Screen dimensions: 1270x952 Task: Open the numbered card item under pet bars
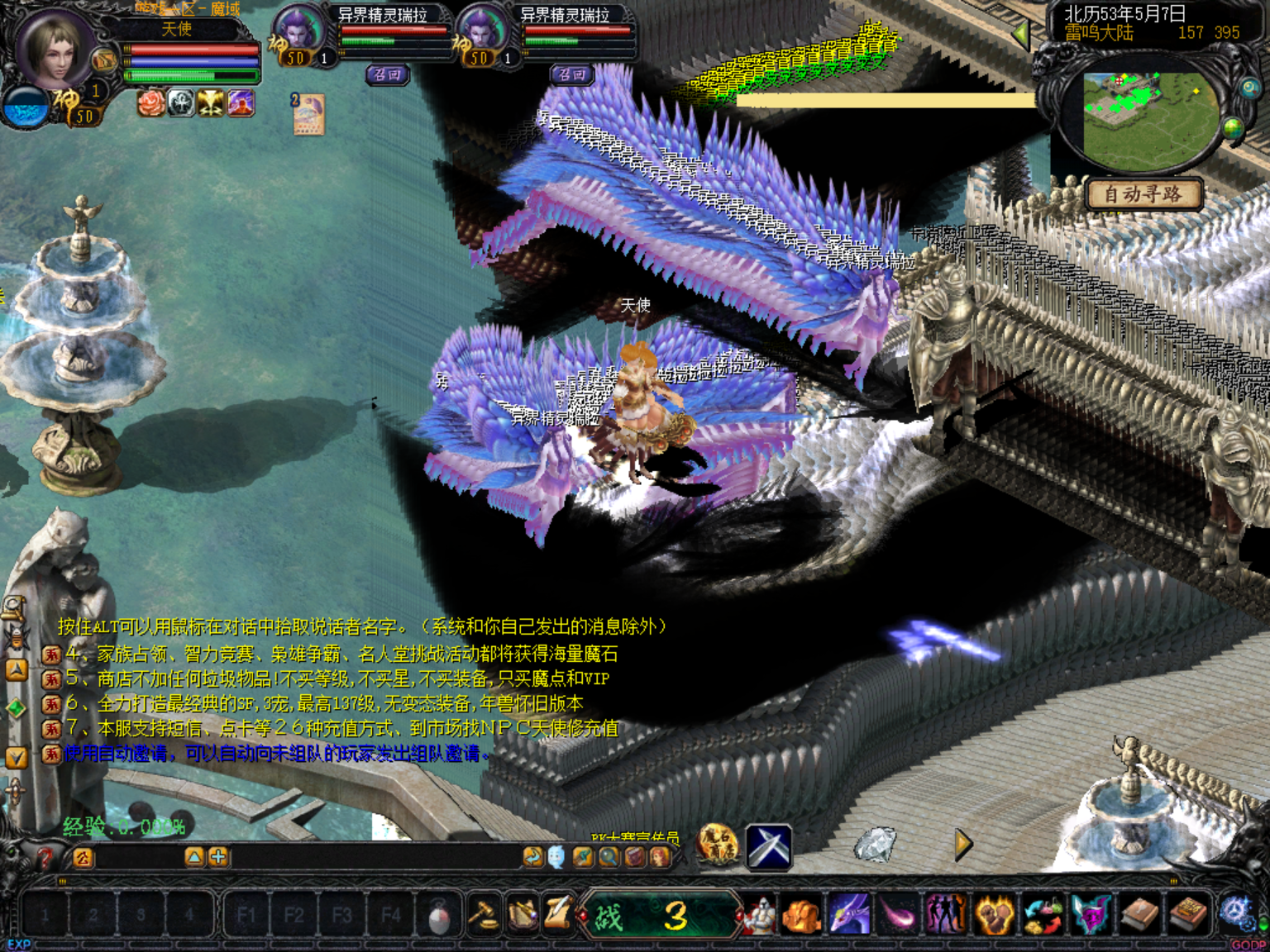308,114
